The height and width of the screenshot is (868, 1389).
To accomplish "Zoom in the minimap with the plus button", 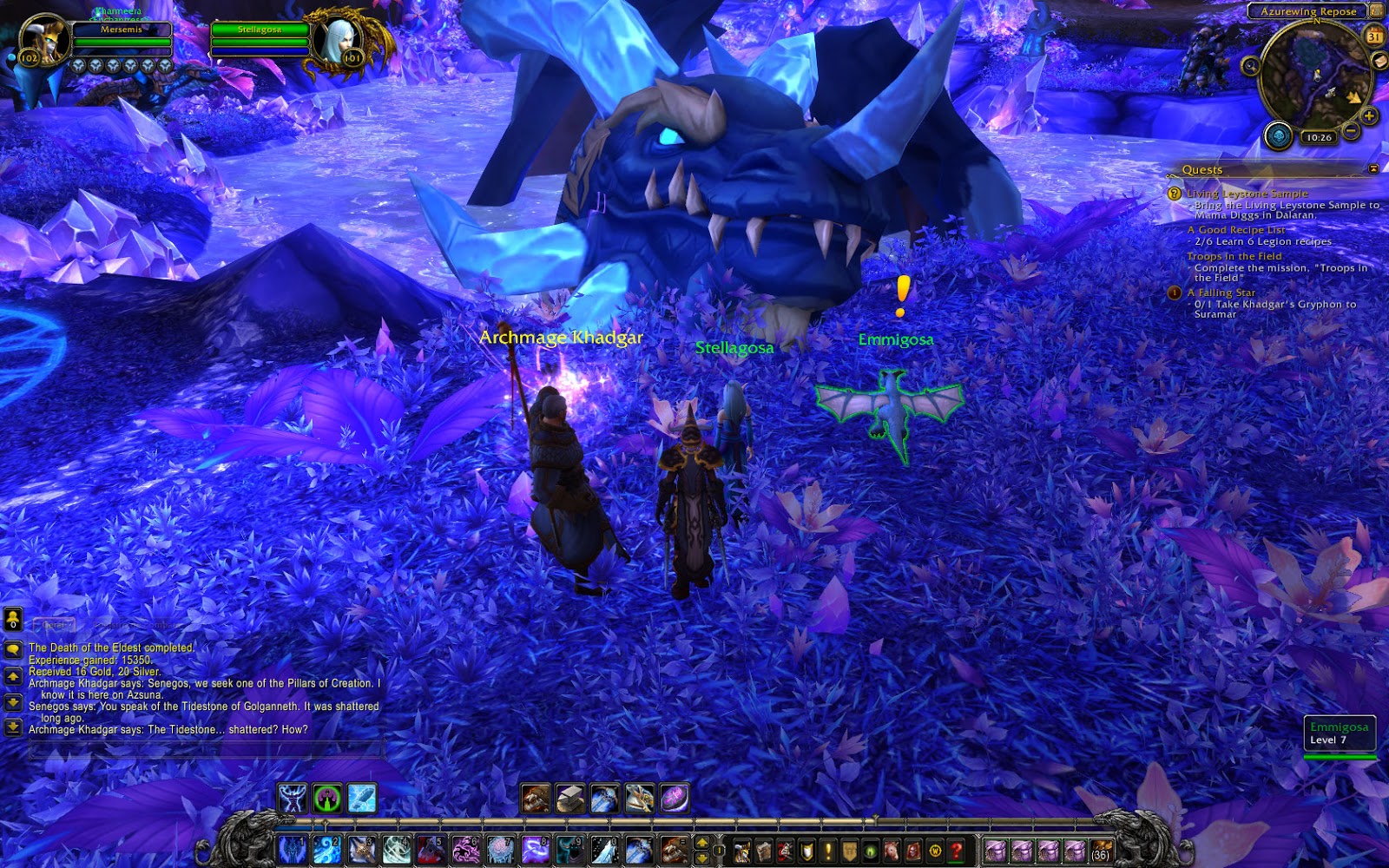I will [1369, 115].
